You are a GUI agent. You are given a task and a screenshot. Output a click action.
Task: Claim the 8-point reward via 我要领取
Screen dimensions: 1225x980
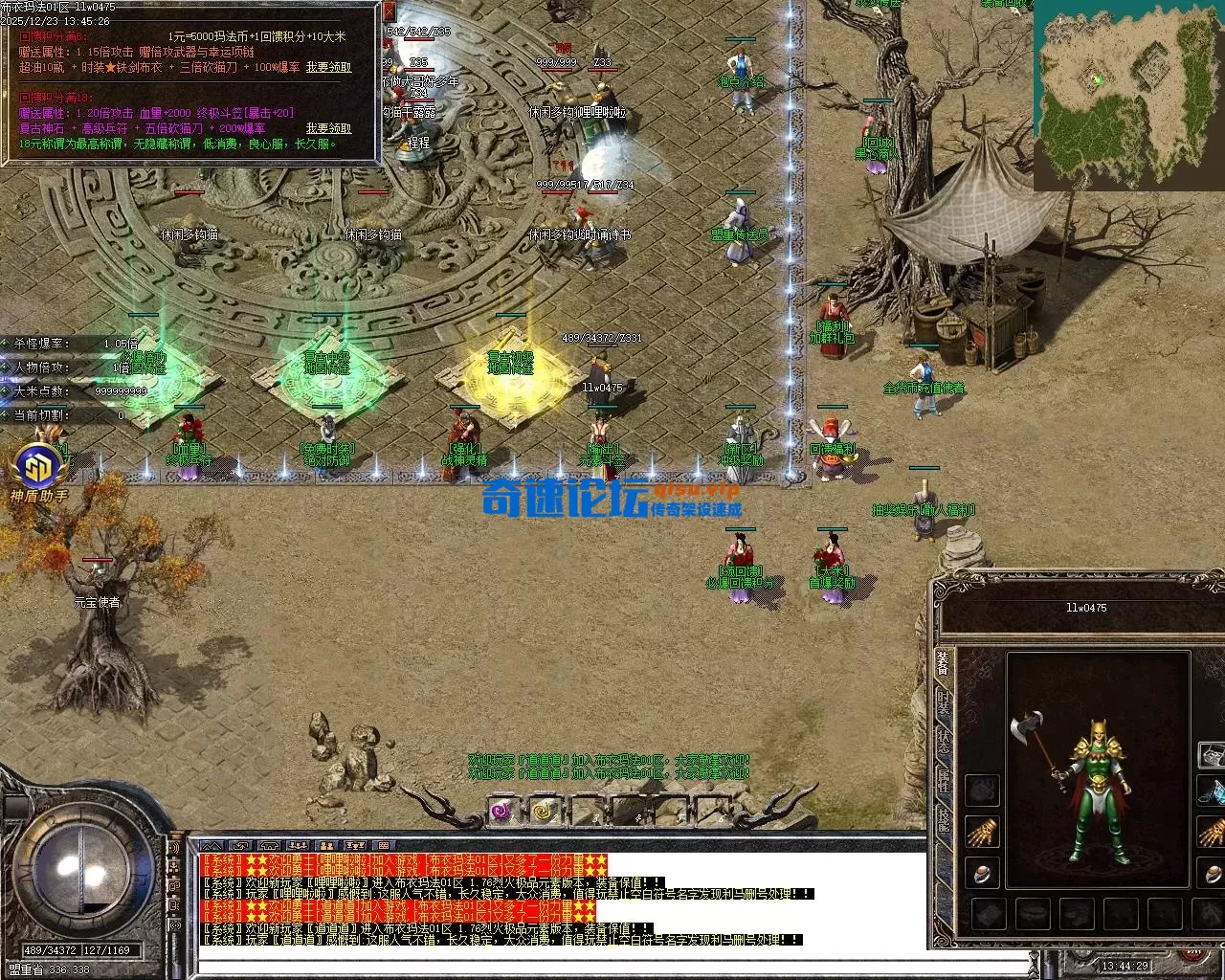point(328,68)
